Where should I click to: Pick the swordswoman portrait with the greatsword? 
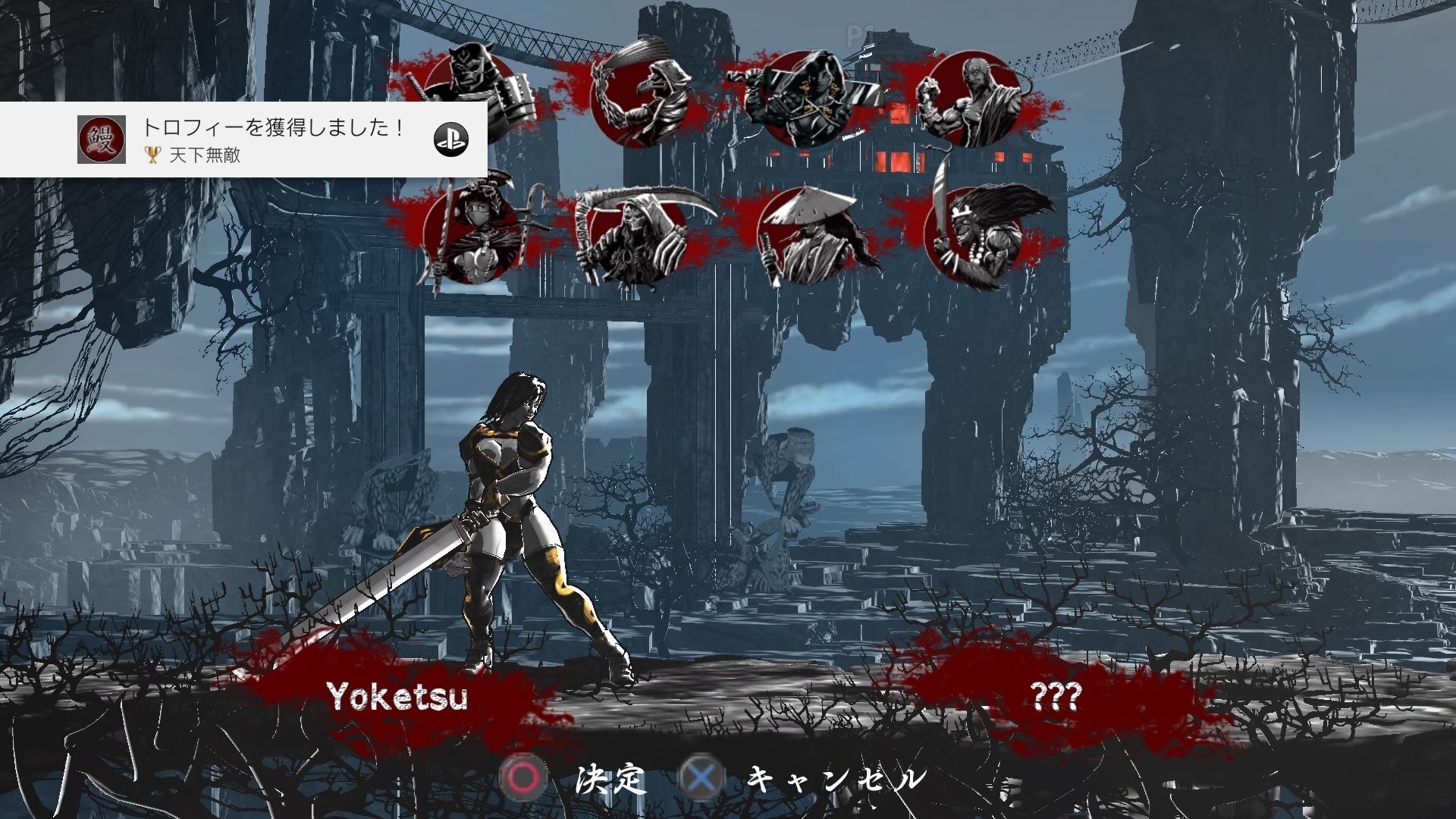[x=806, y=99]
